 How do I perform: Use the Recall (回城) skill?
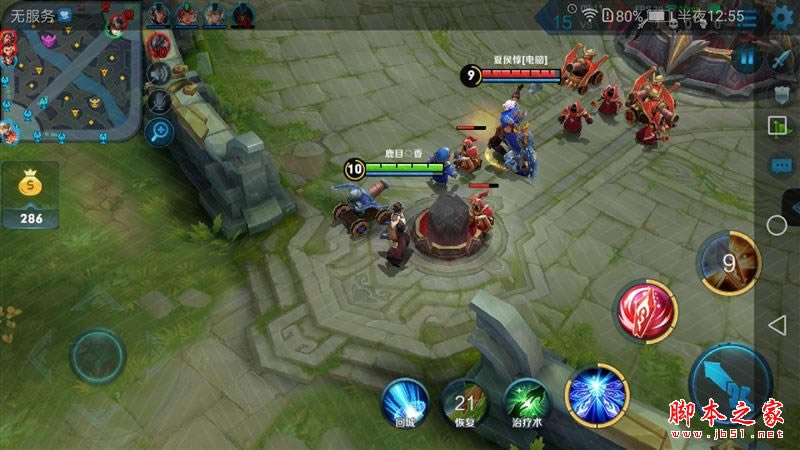pos(404,402)
